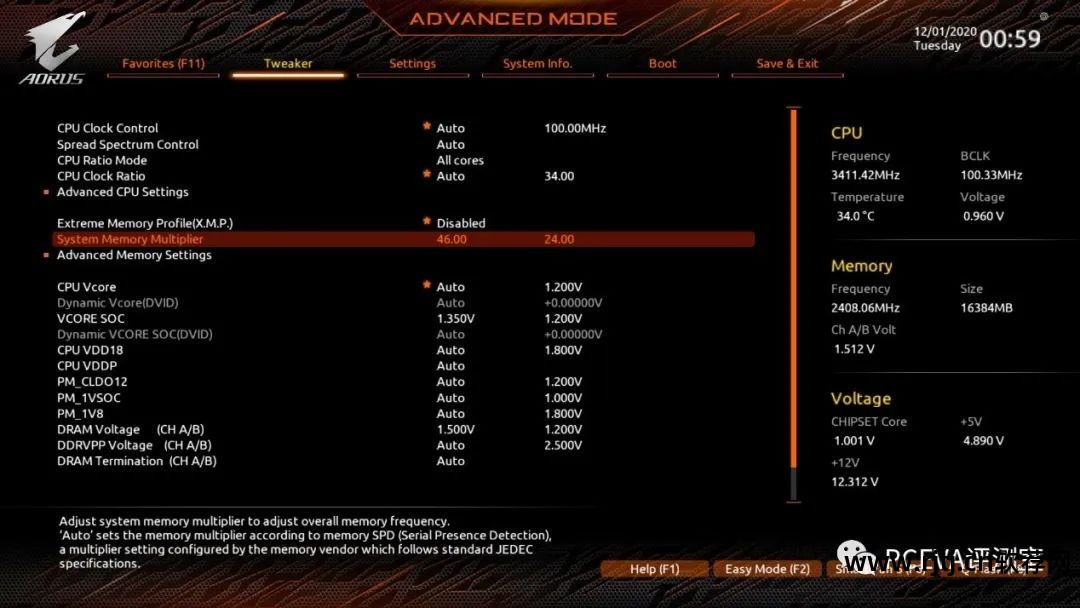The height and width of the screenshot is (608, 1080).
Task: Click the VCORE SOC setting
Action: click(92, 318)
